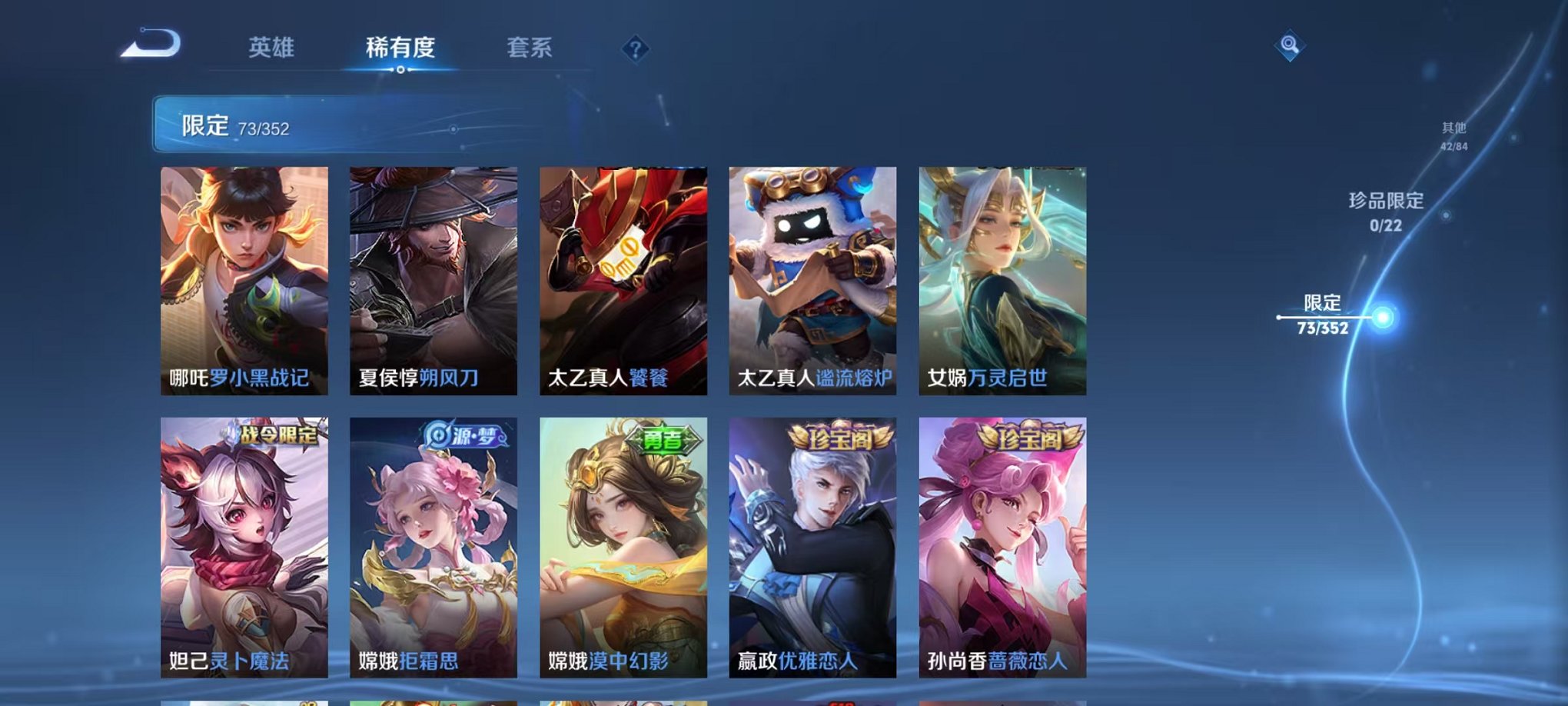The height and width of the screenshot is (706, 1568).
Task: Switch to the 英雄 tab
Action: [272, 48]
